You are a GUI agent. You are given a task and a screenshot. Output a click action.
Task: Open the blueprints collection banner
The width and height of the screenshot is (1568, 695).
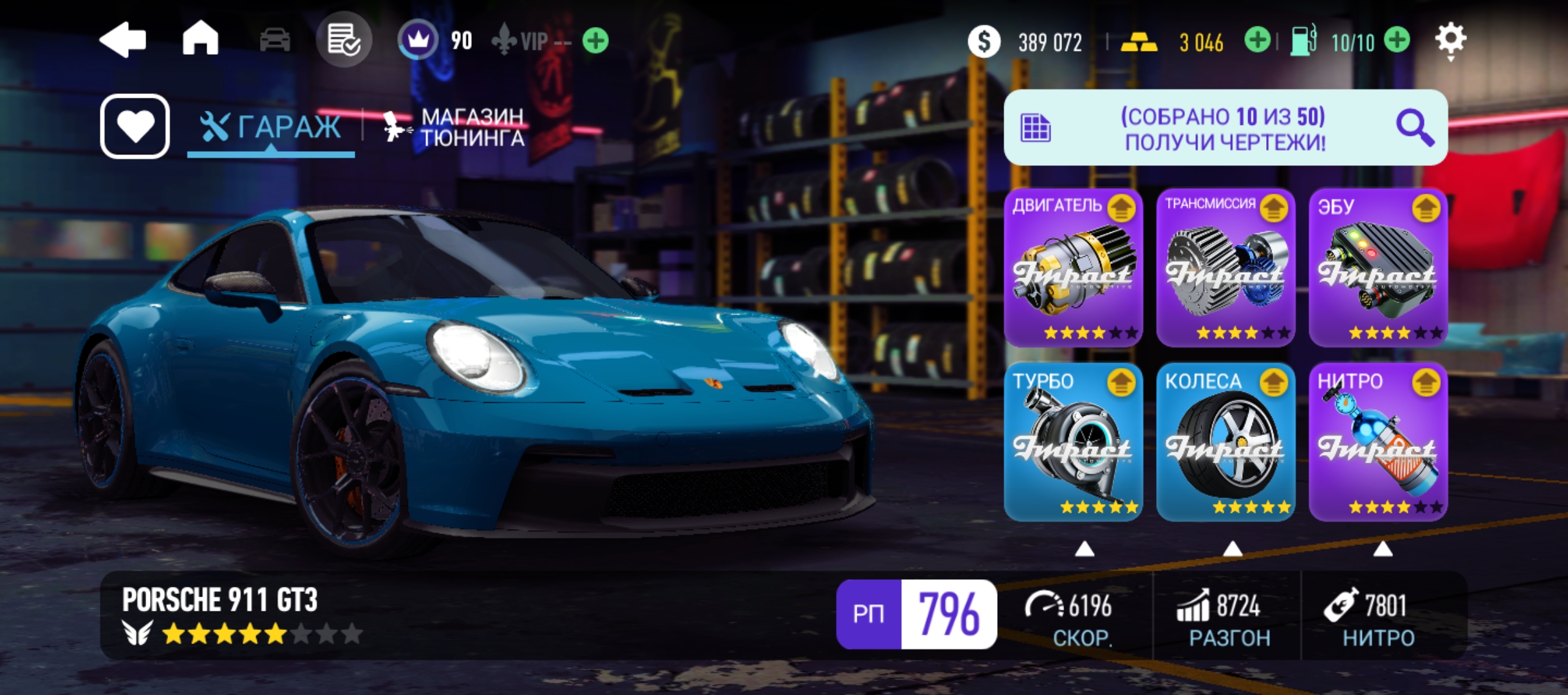click(1225, 127)
